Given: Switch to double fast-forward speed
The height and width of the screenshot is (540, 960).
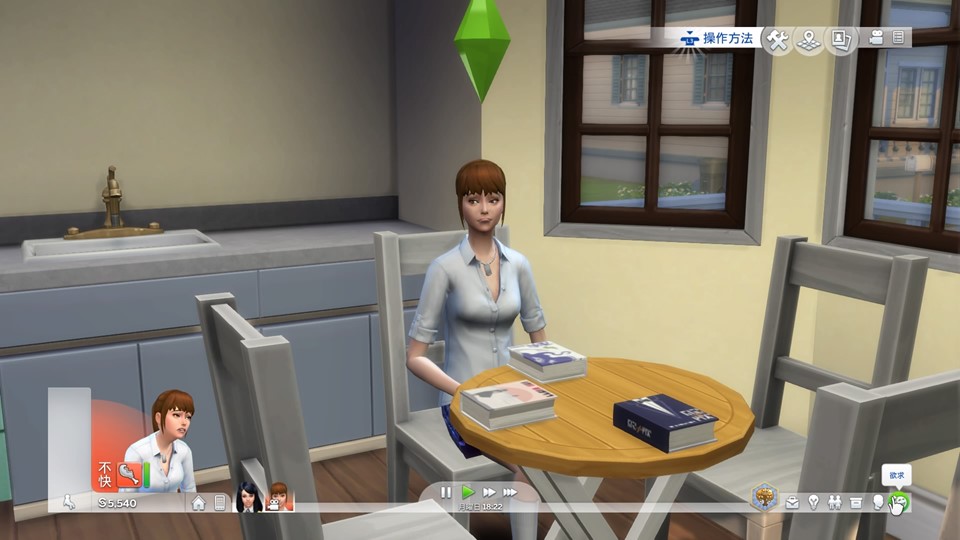Looking at the screenshot, I should [489, 492].
